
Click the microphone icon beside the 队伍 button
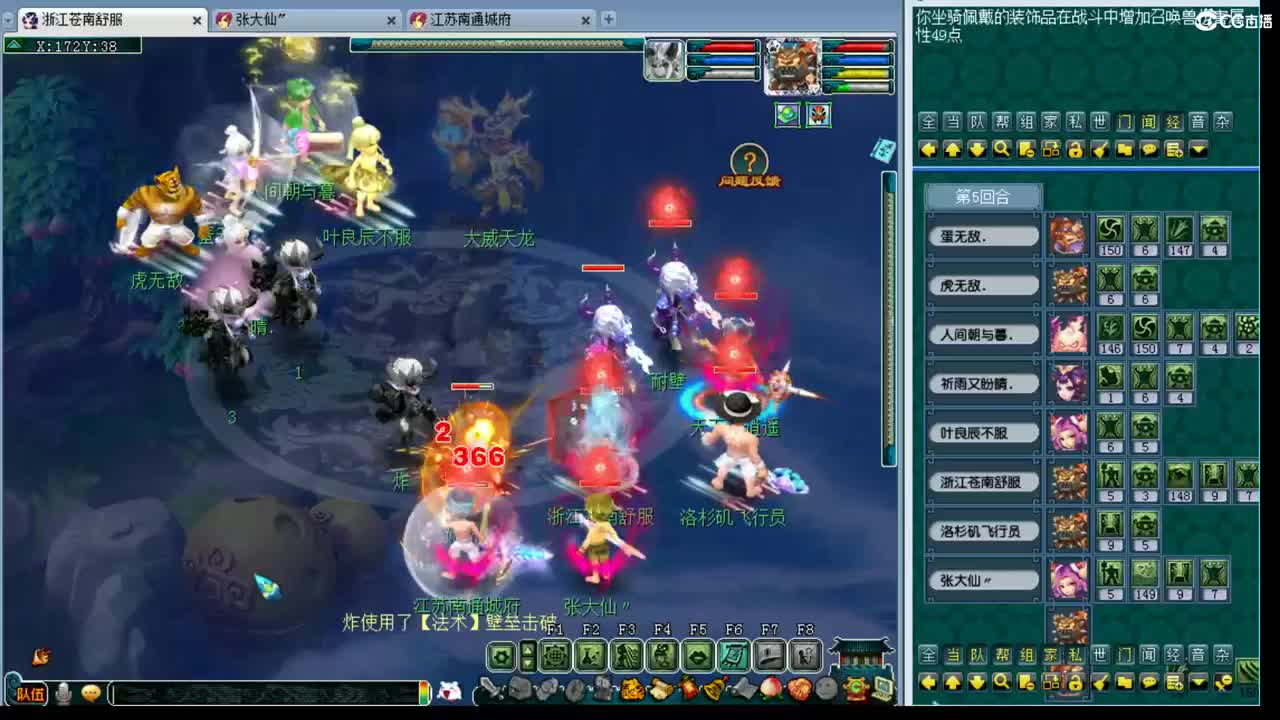(x=64, y=693)
